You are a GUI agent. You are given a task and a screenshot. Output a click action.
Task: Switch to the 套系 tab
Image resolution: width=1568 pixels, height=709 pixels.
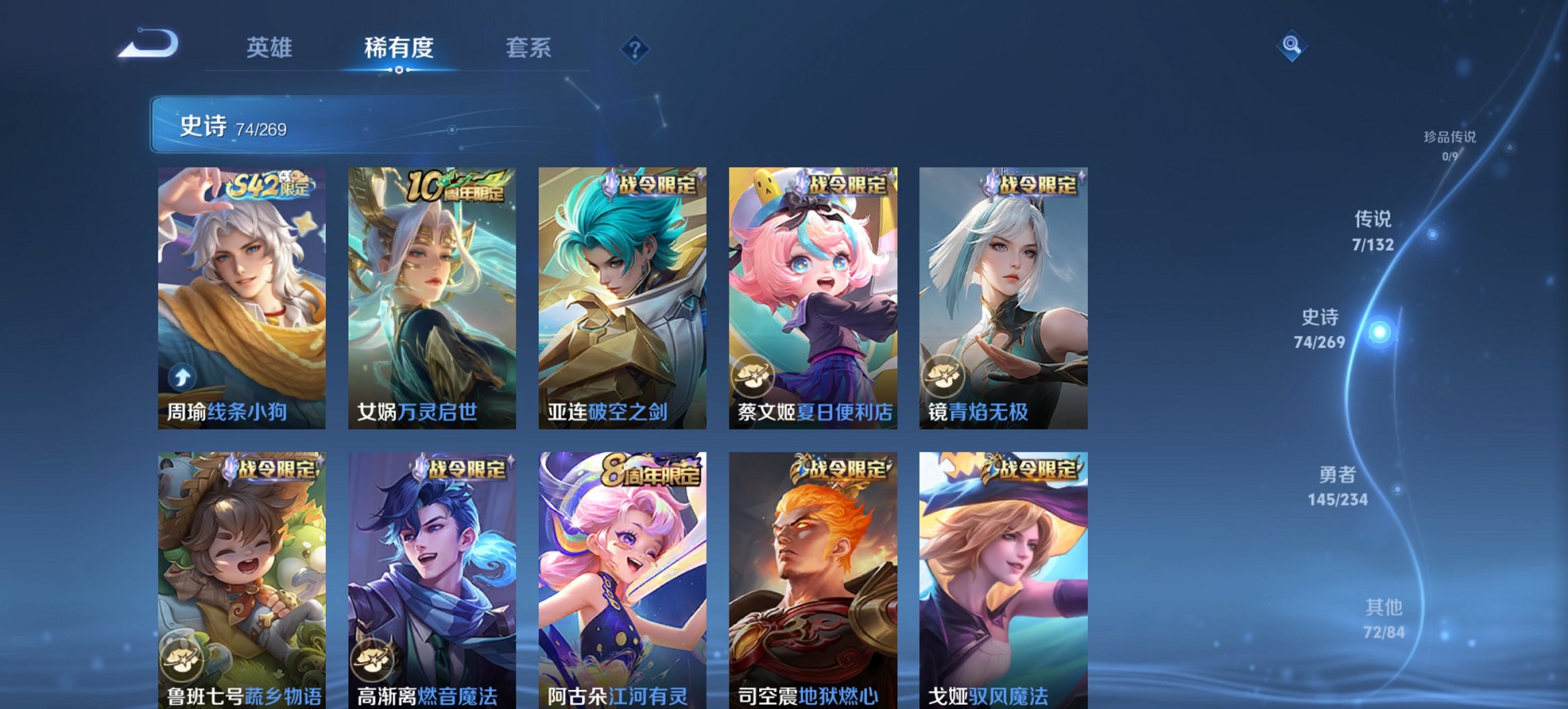pyautogui.click(x=527, y=48)
